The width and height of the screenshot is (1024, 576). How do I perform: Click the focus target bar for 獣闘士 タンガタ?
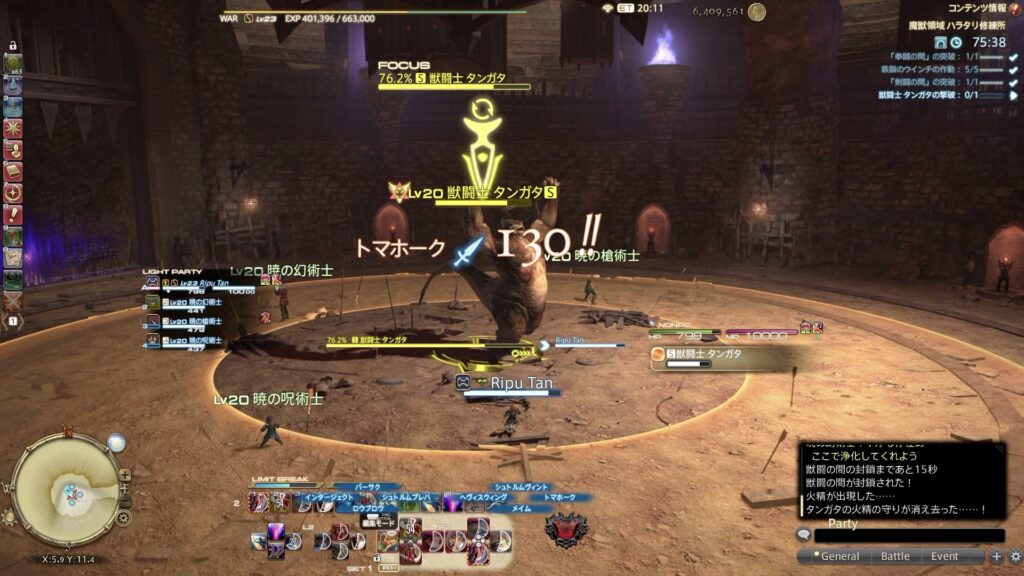[455, 80]
